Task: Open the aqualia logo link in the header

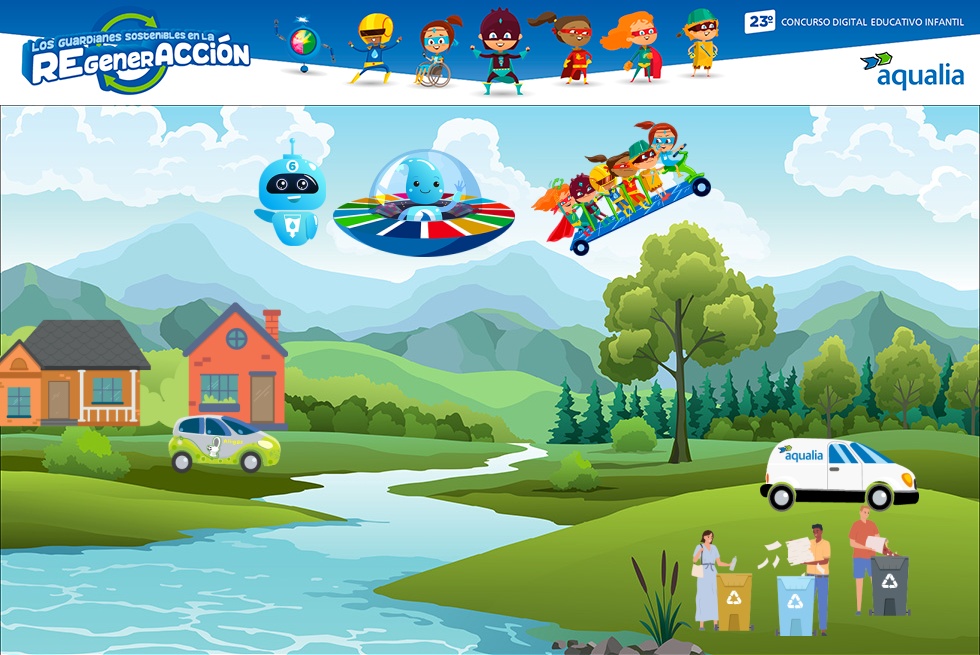Action: click(x=911, y=70)
